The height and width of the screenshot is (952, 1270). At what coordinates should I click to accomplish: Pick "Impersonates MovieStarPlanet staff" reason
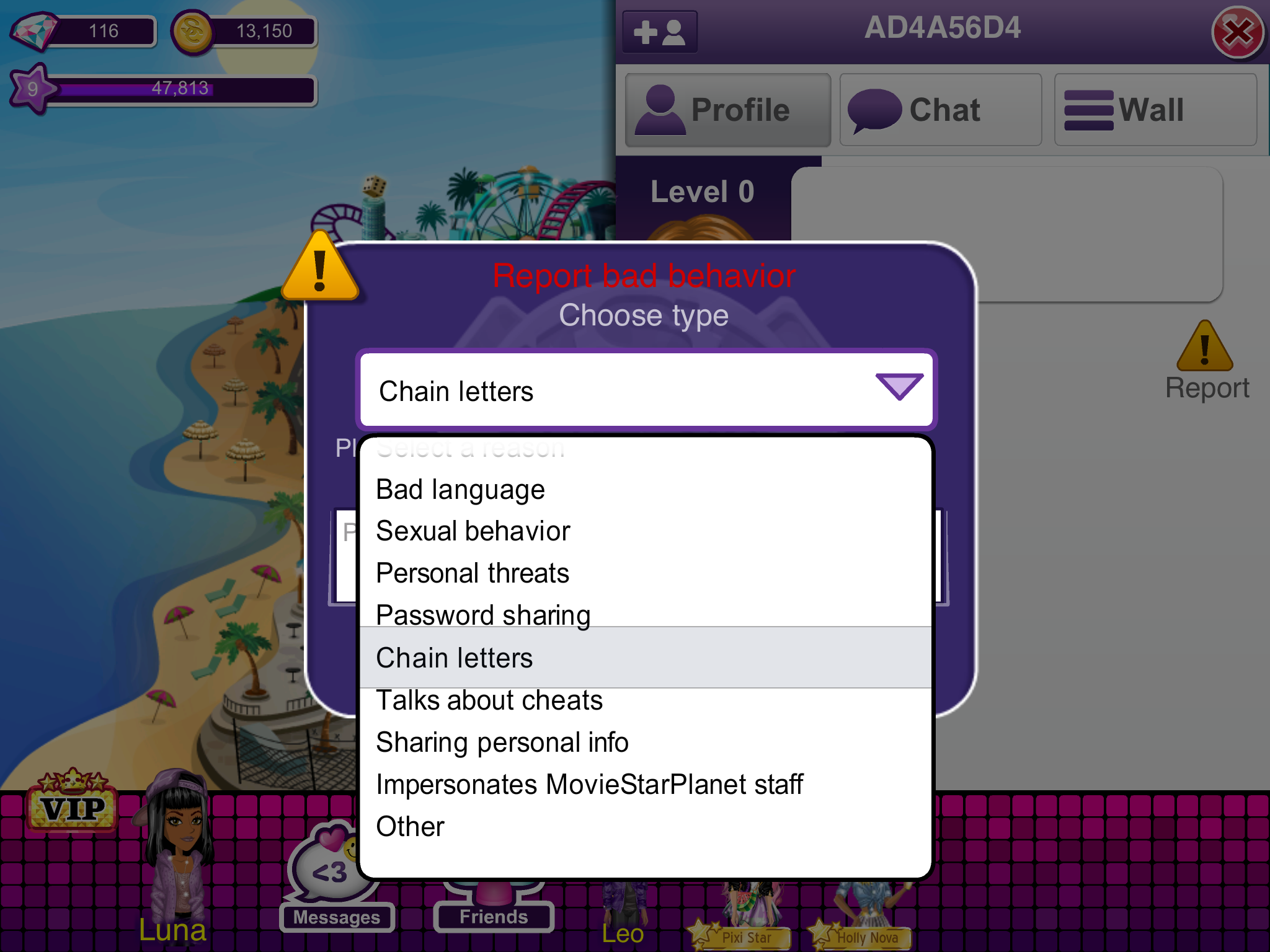pyautogui.click(x=589, y=785)
